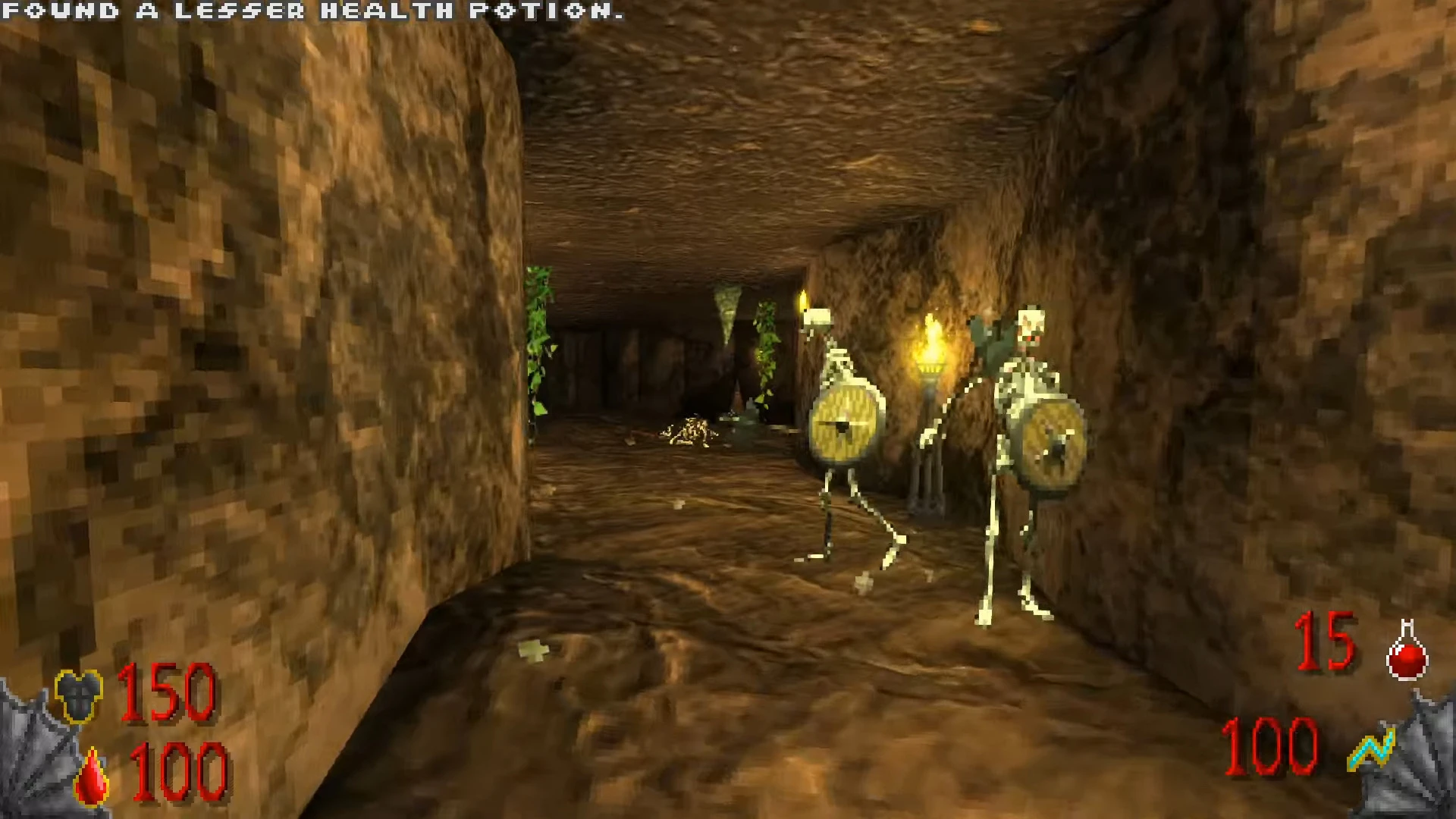Select the red health potion flask
This screenshot has width=1456, height=819.
(1407, 651)
